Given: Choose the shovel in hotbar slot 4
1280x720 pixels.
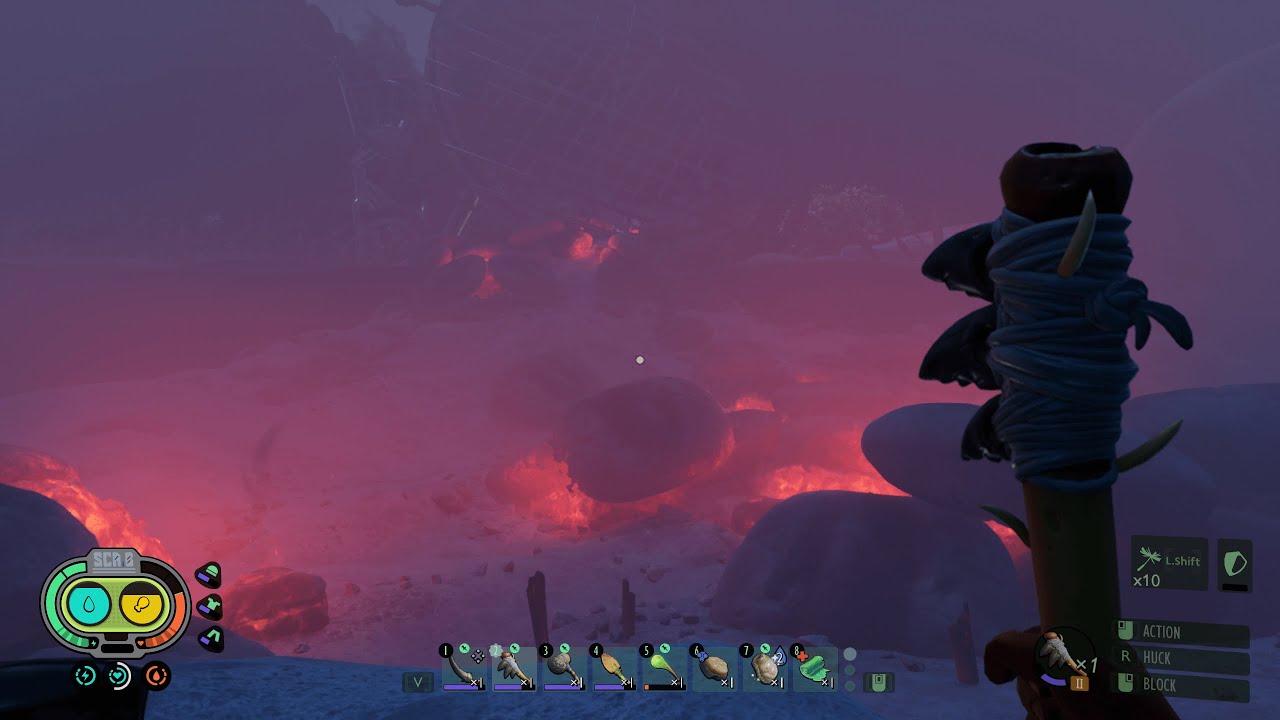Looking at the screenshot, I should pos(613,668).
